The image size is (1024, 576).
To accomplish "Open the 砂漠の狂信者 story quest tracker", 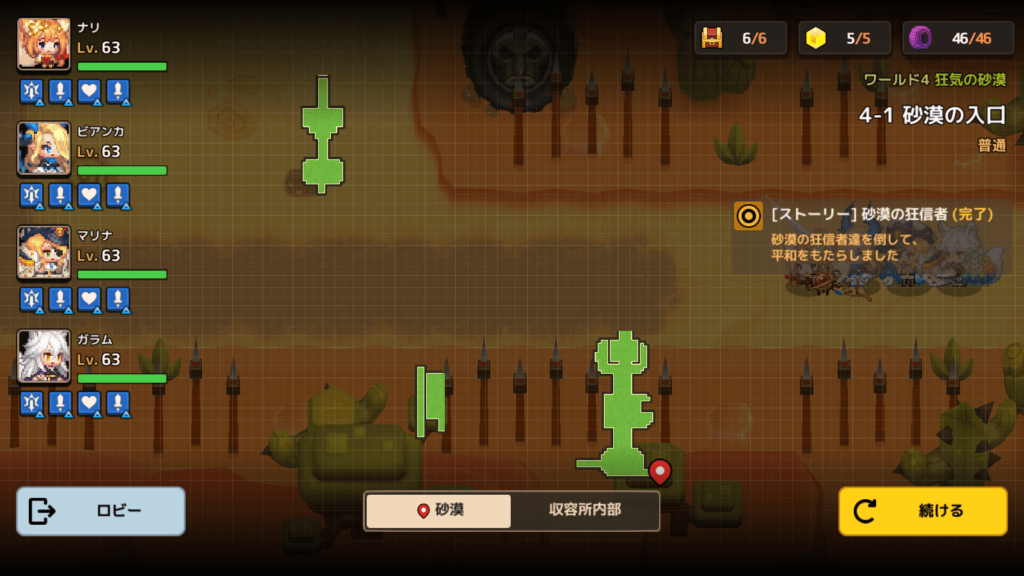I will (x=870, y=234).
